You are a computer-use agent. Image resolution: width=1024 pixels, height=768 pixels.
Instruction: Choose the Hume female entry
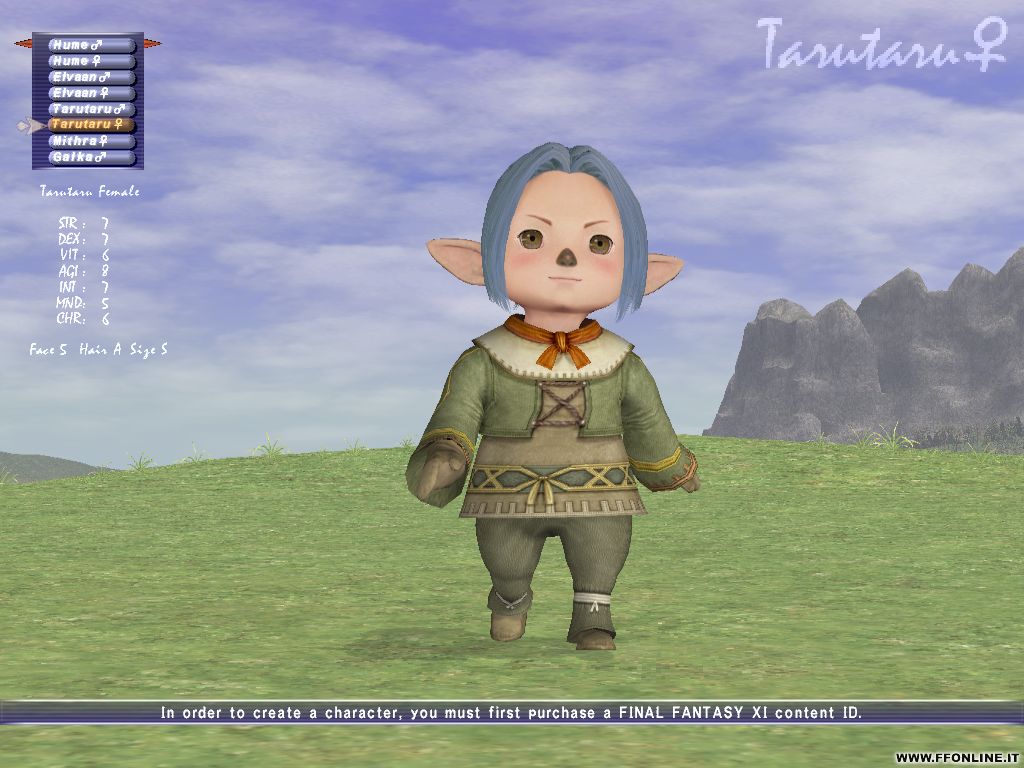pos(91,61)
